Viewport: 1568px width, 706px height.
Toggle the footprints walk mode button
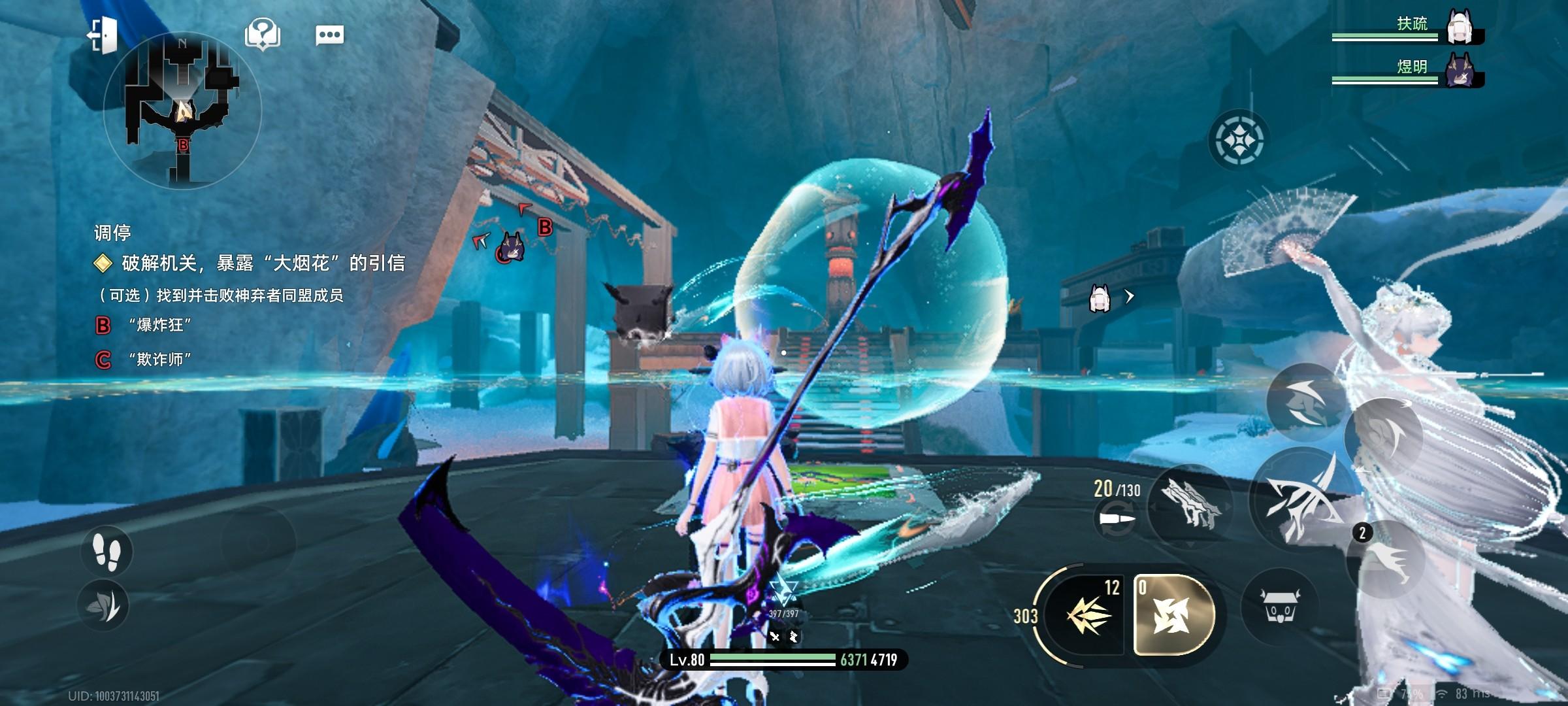click(x=106, y=550)
